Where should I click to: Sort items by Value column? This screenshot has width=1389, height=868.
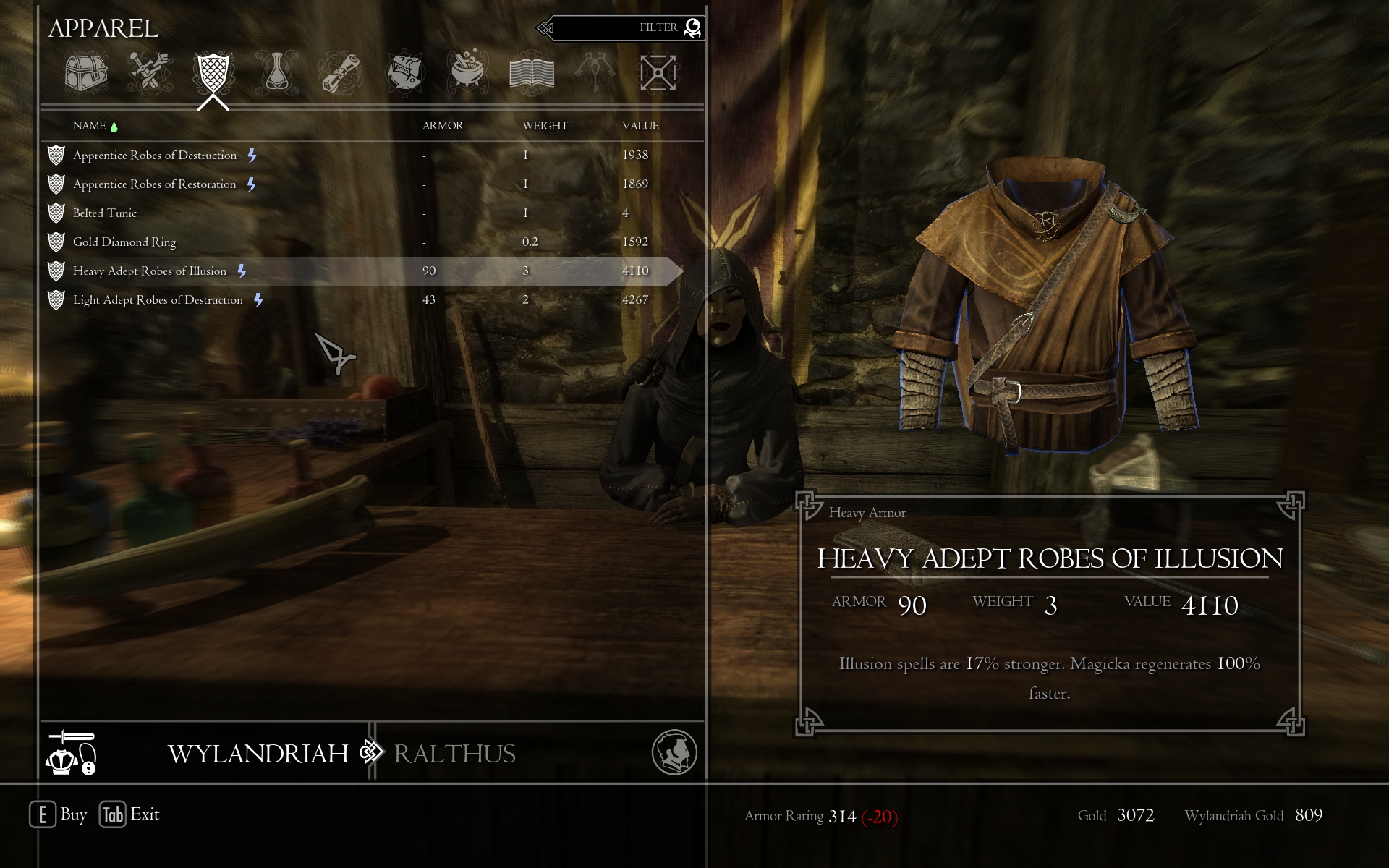(640, 126)
